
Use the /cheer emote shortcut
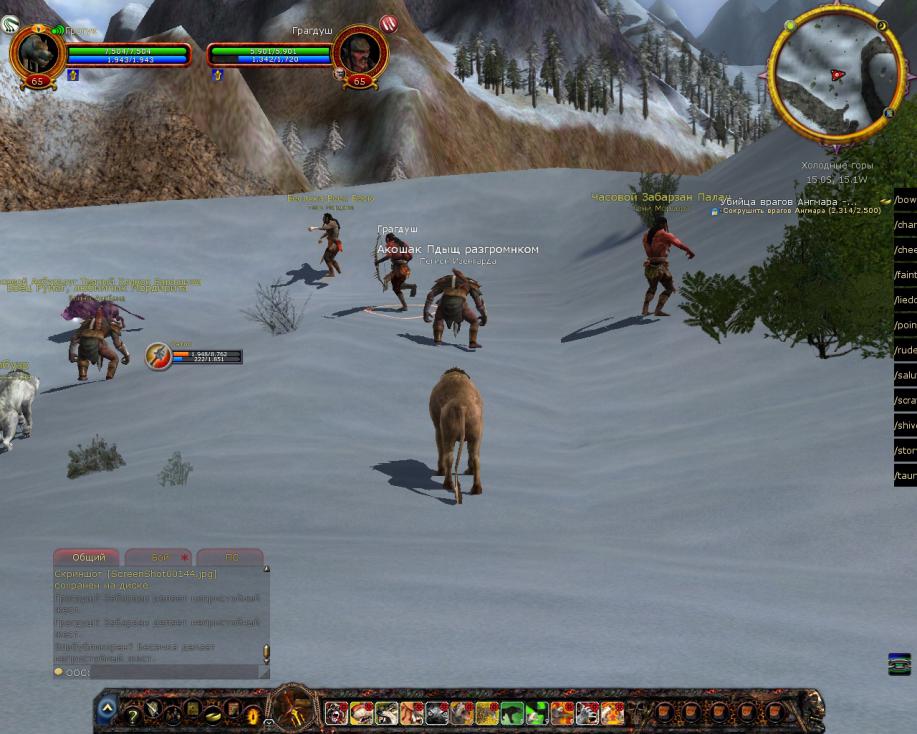pos(905,250)
